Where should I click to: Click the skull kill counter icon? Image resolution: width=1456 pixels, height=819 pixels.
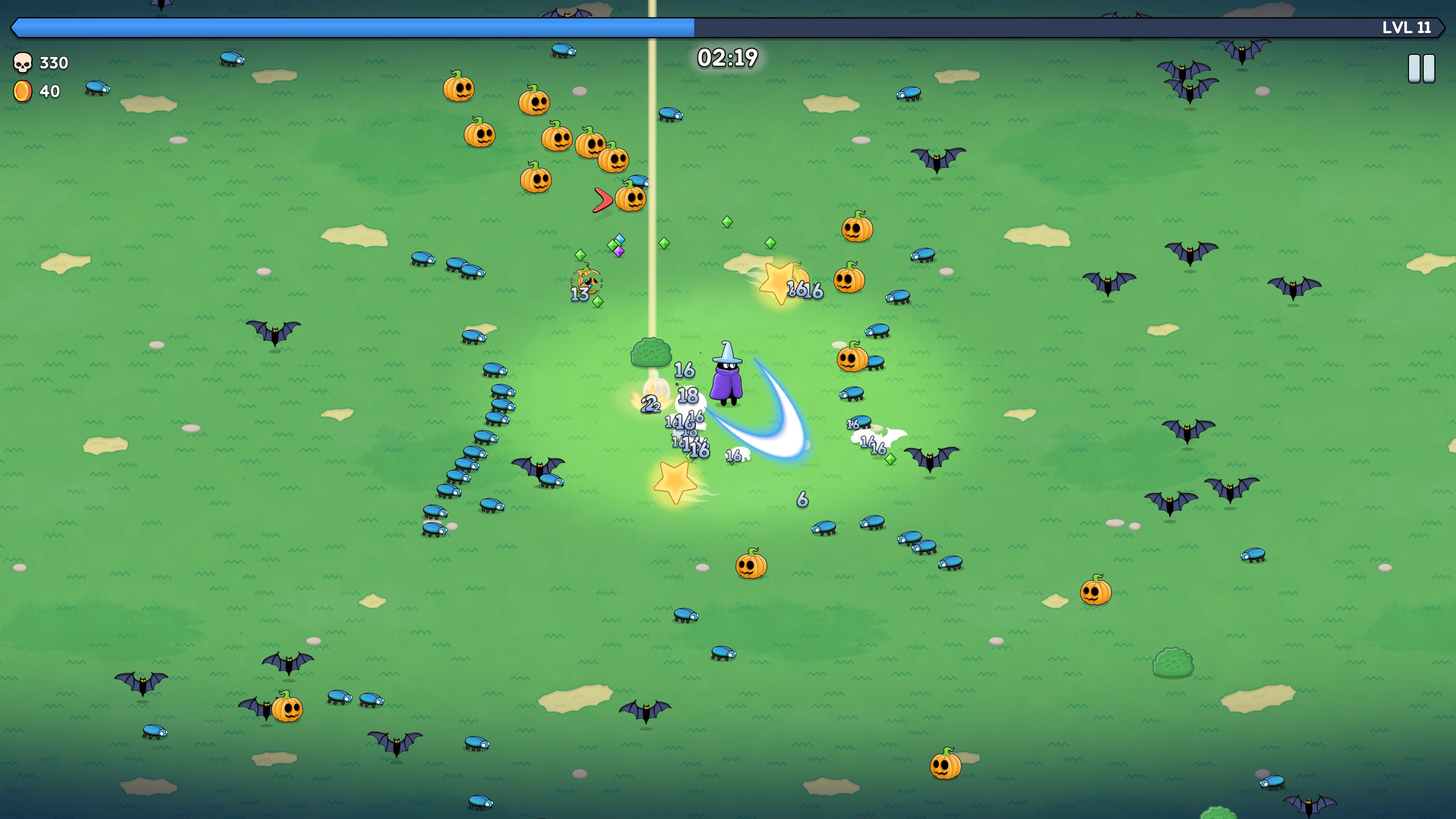[23, 63]
